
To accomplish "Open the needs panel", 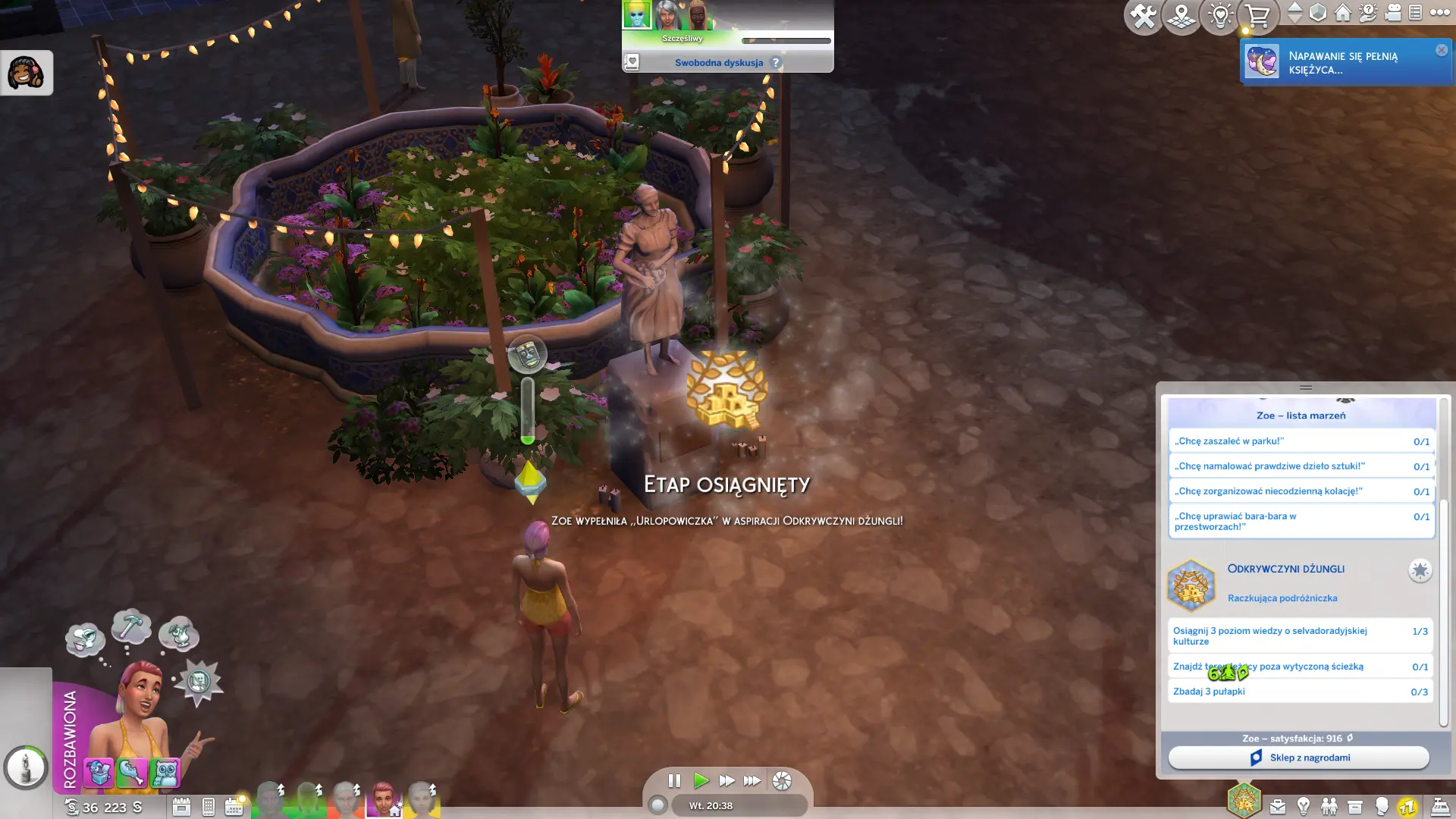I will (x=1407, y=807).
